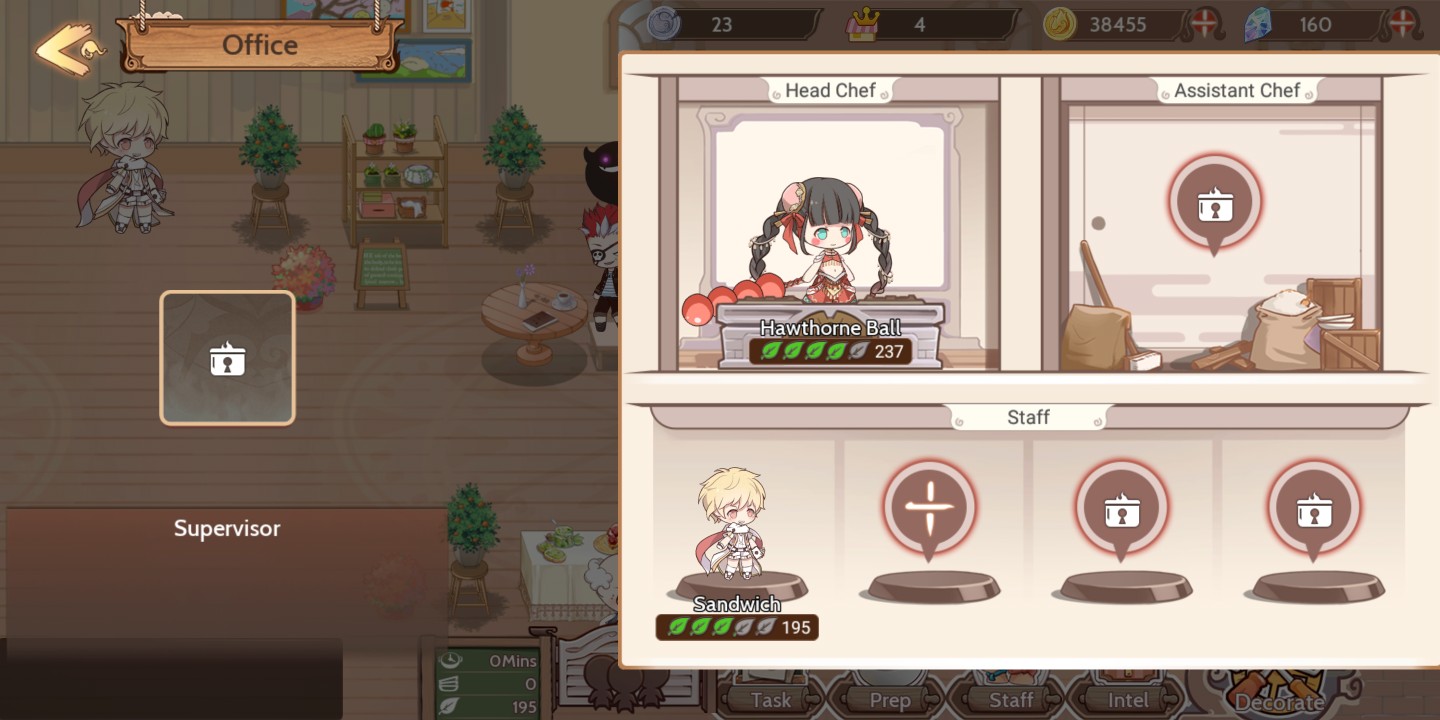The image size is (1440, 720).
Task: Open the Staff menu at the bottom
Action: [x=1013, y=699]
